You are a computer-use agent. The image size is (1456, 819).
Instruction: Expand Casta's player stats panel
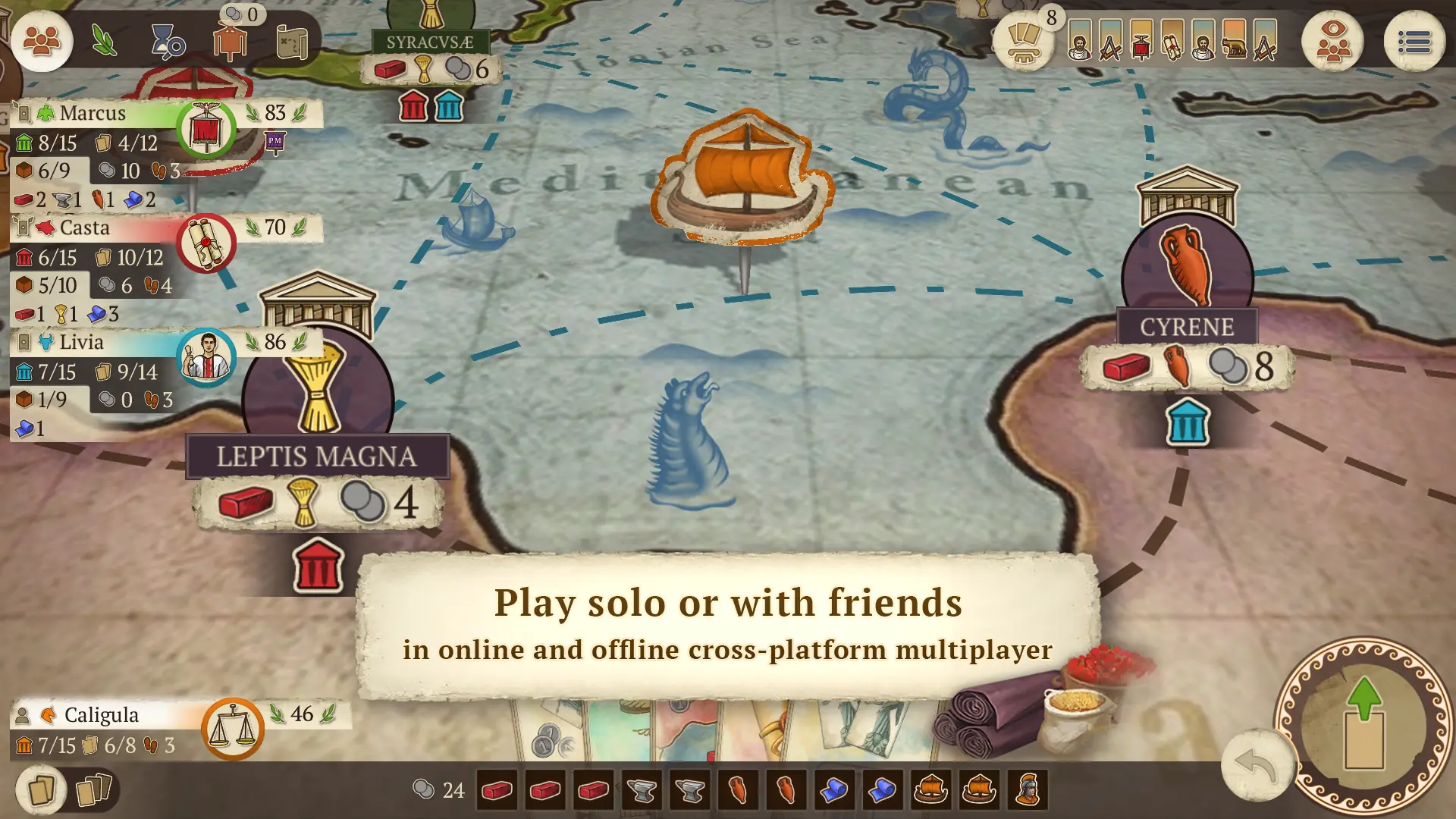point(83,227)
